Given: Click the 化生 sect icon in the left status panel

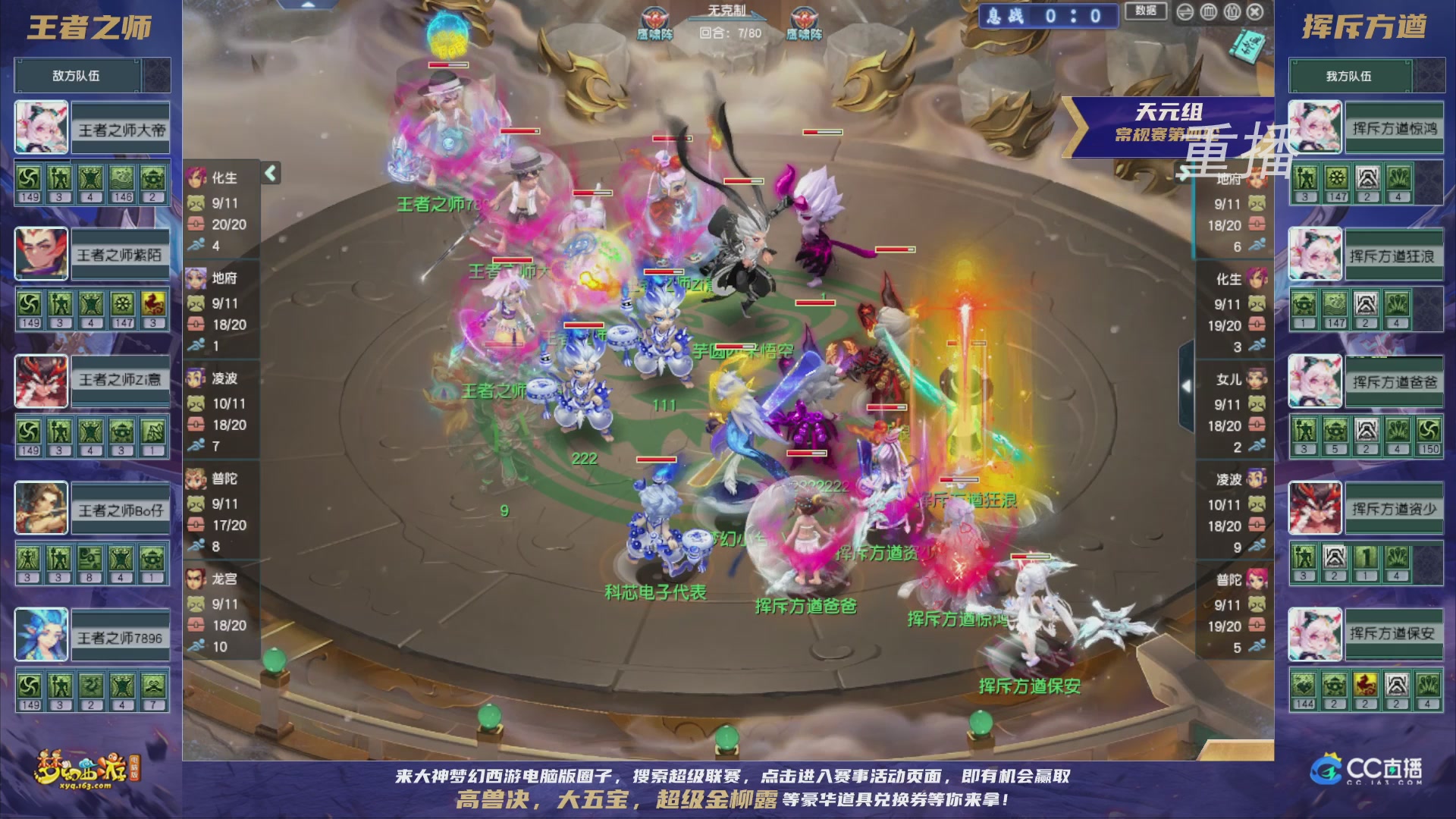Looking at the screenshot, I should click(196, 178).
